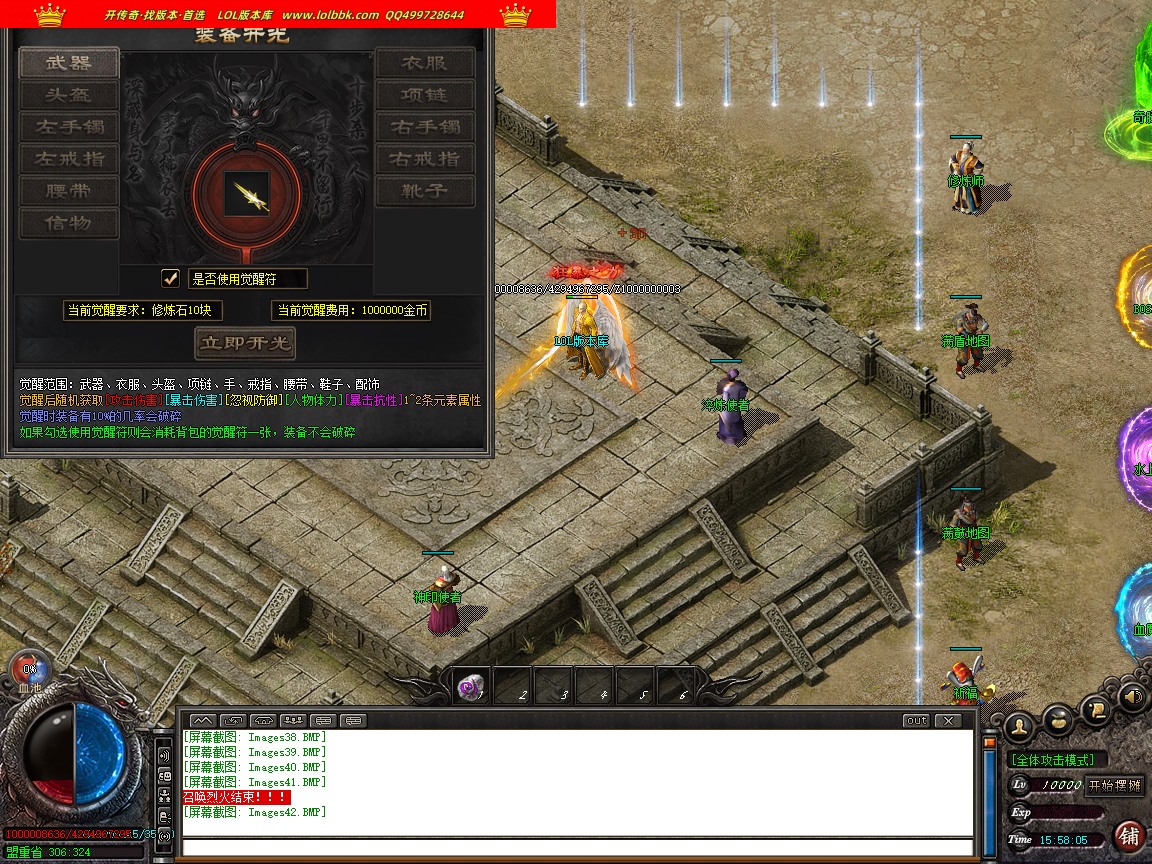This screenshot has height=864, width=1152.
Task: Close the chat window with X
Action: pyautogui.click(x=946, y=720)
